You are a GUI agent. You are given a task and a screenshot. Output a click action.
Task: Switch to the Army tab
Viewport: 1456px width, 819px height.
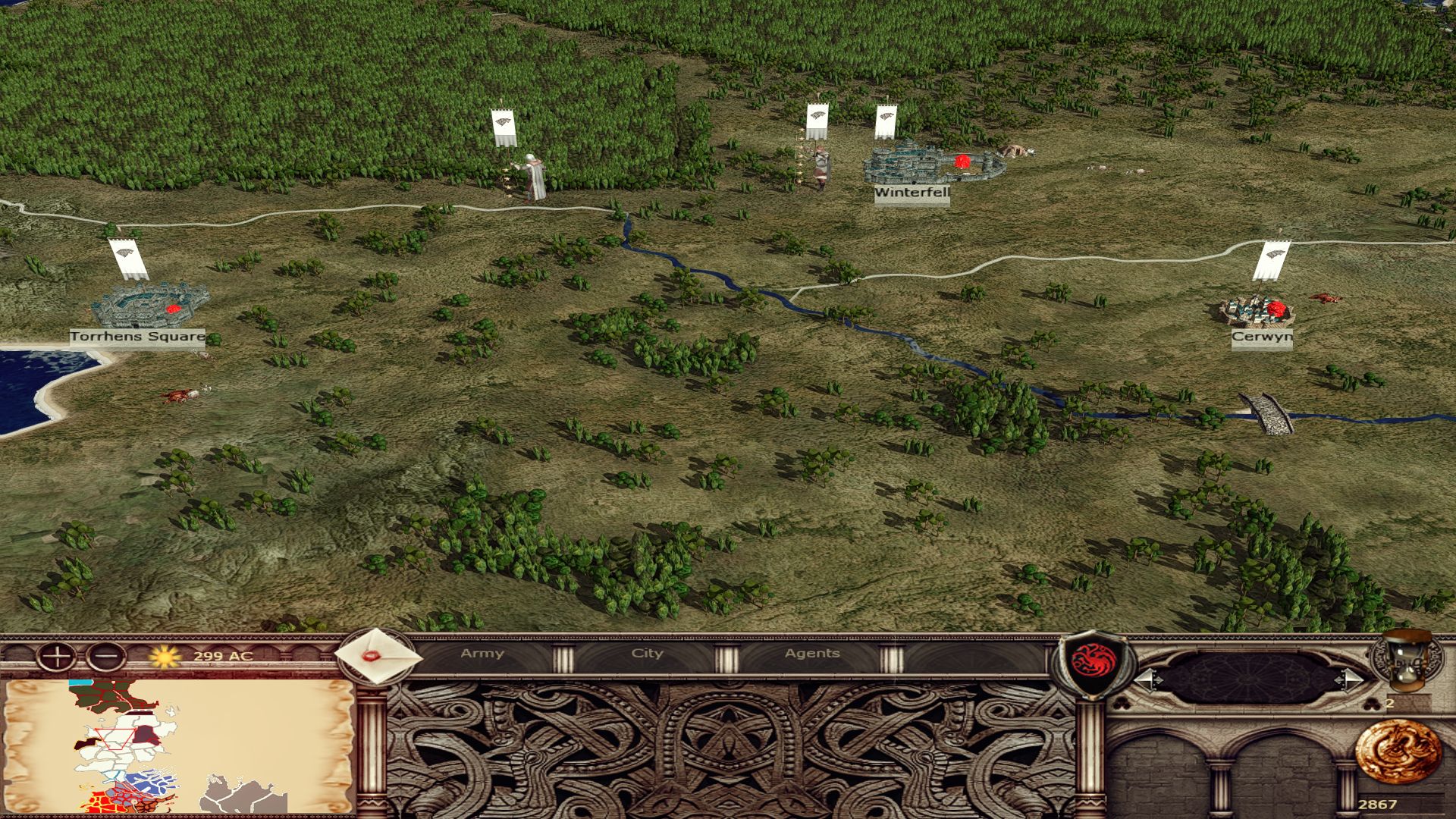pyautogui.click(x=482, y=654)
